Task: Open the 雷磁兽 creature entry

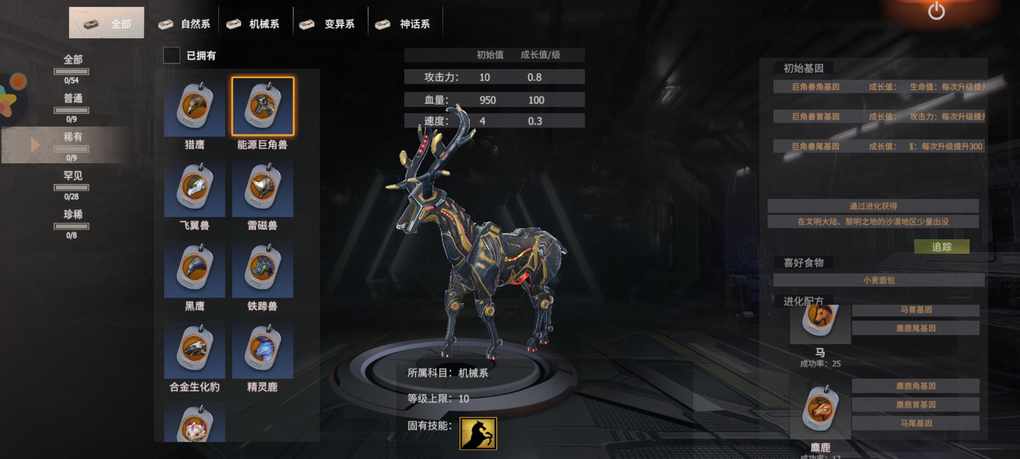Action: (x=262, y=188)
